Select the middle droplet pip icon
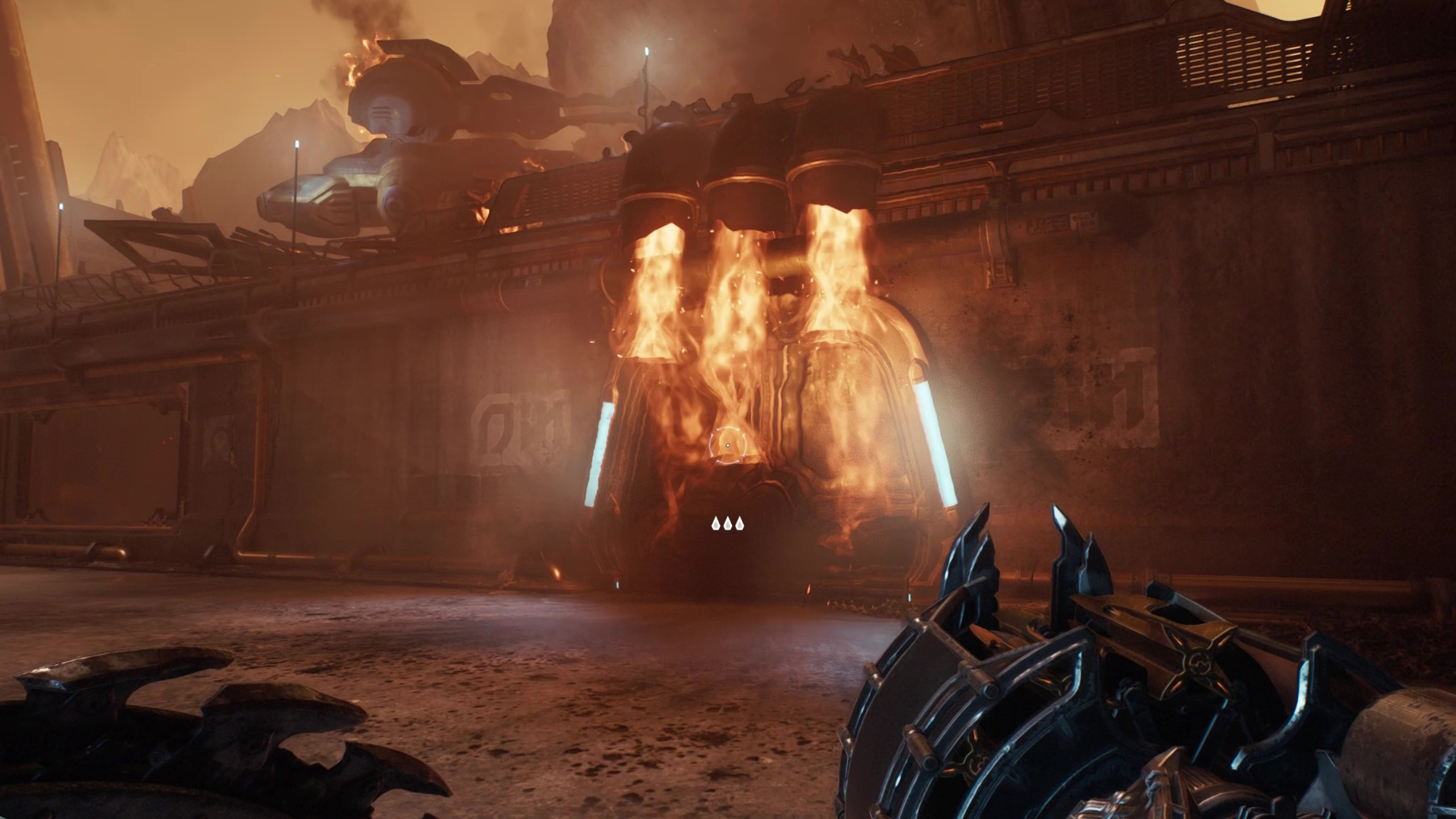Image resolution: width=1456 pixels, height=819 pixels. point(728,523)
